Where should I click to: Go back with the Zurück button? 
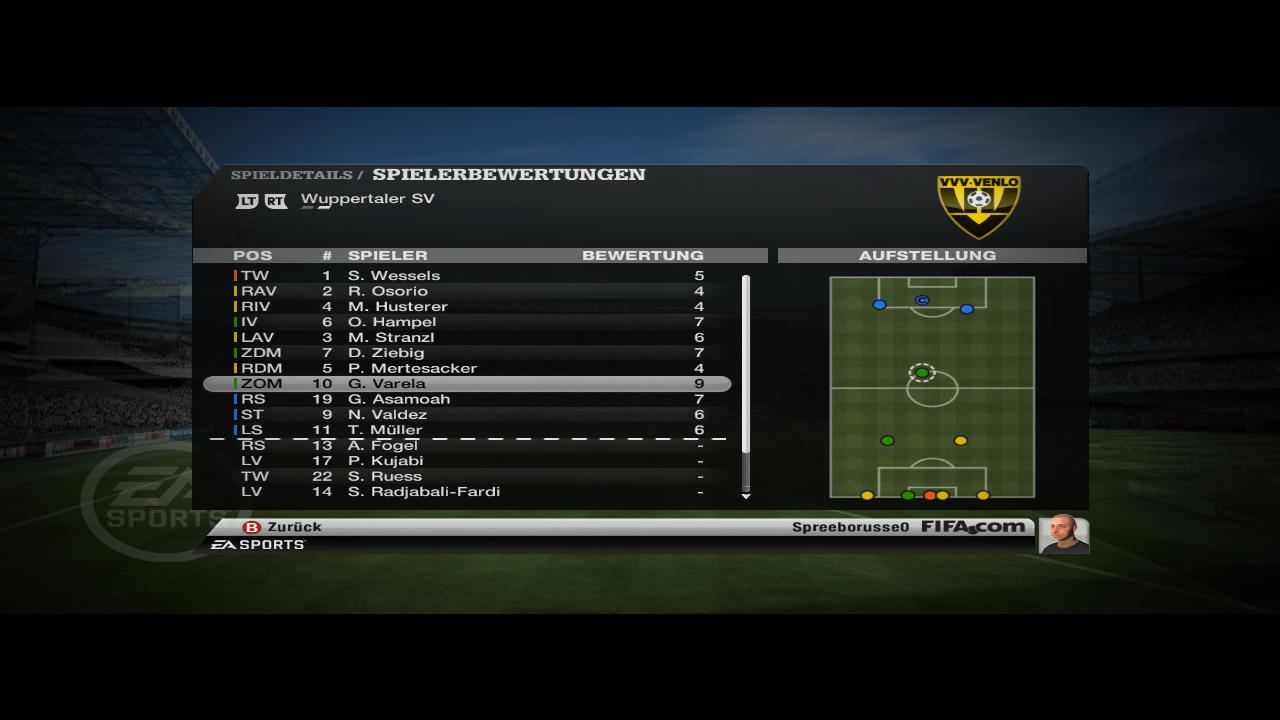tap(283, 527)
